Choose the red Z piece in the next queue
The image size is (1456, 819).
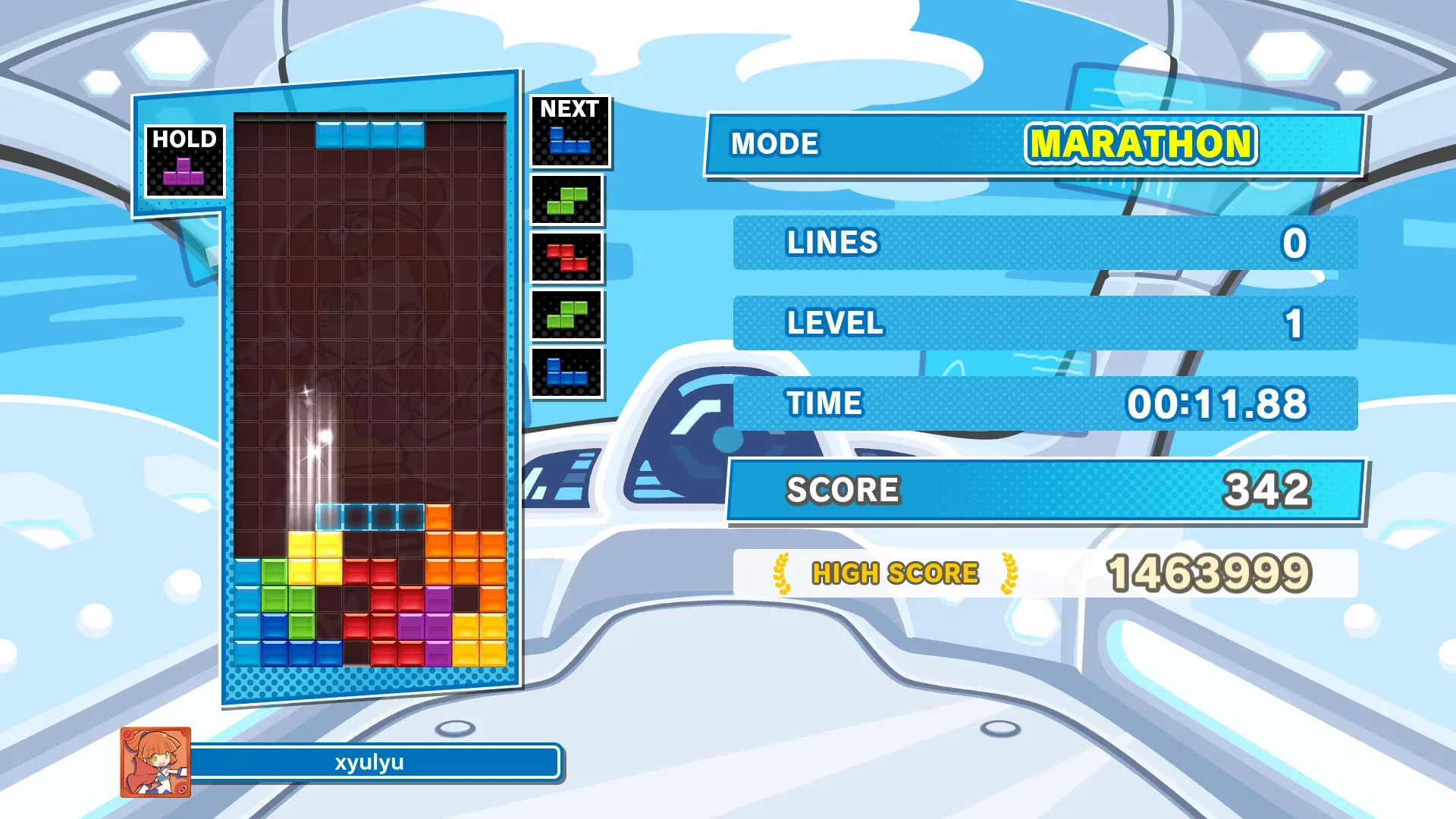[566, 258]
